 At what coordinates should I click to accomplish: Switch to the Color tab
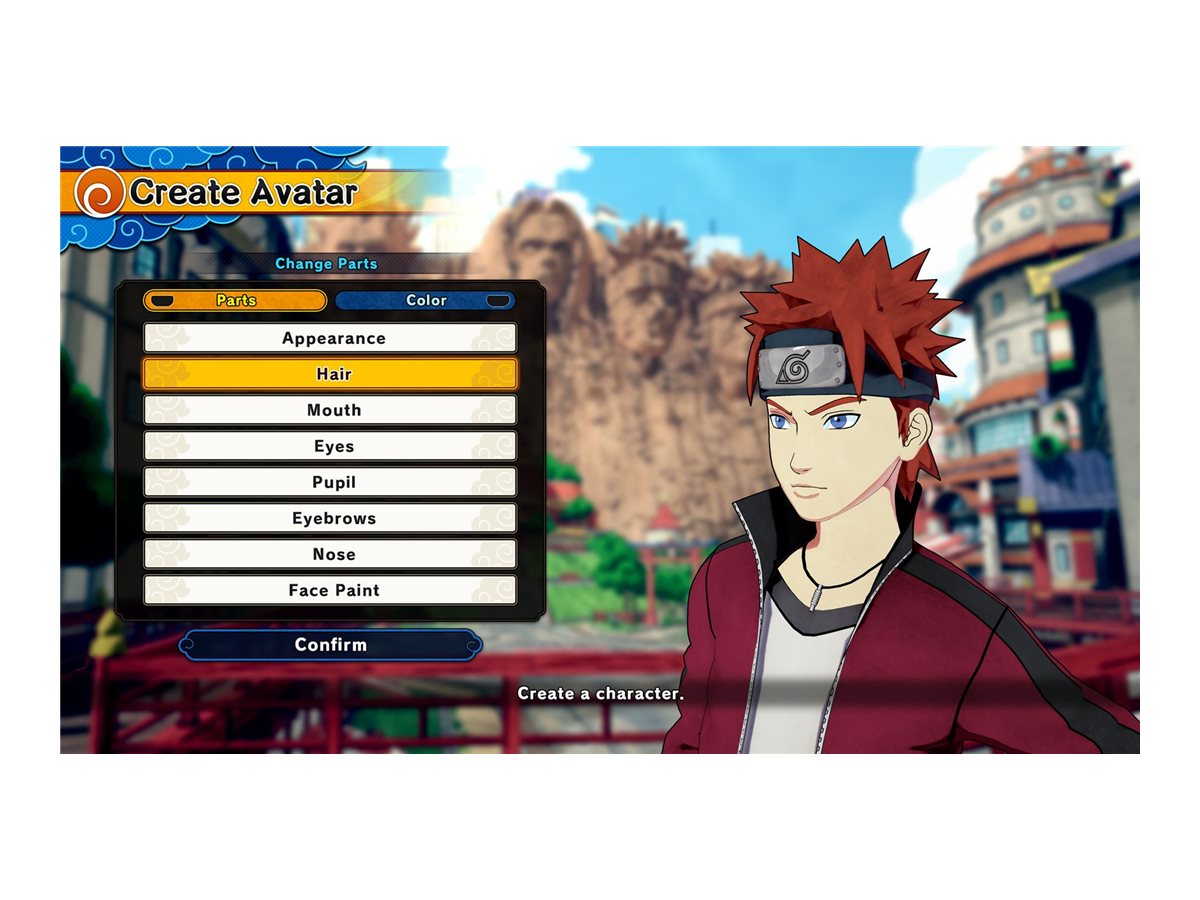426,300
